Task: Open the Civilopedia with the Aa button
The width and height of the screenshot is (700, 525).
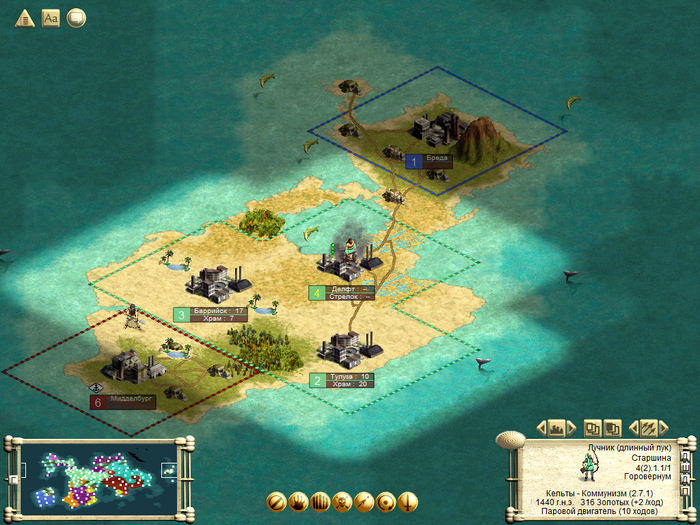Action: [x=51, y=18]
